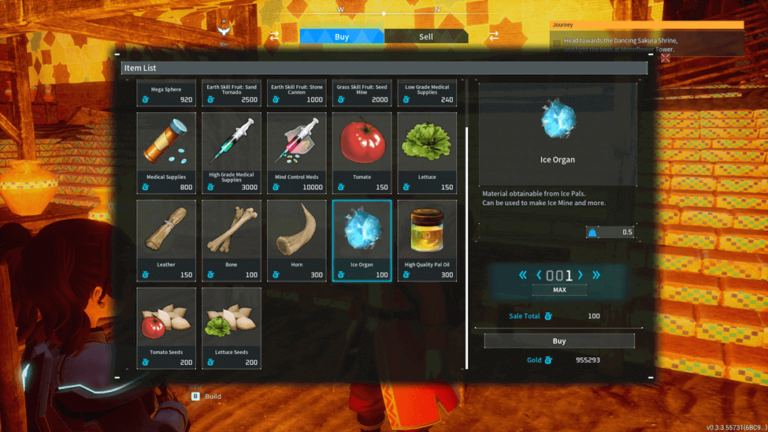
Task: Choose the Tomato Seeds item
Action: (x=166, y=327)
